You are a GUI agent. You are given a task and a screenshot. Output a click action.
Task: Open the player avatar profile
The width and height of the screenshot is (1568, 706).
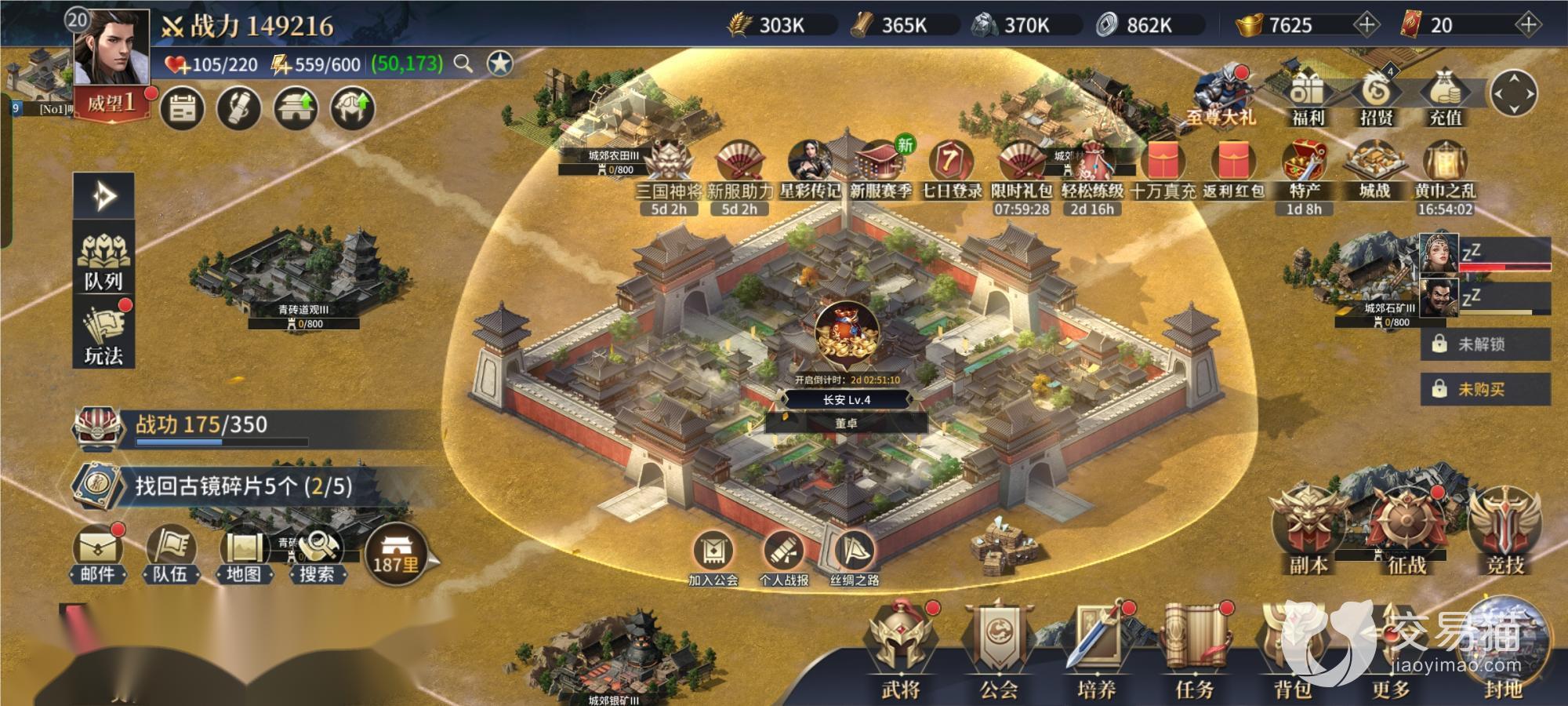[x=111, y=47]
